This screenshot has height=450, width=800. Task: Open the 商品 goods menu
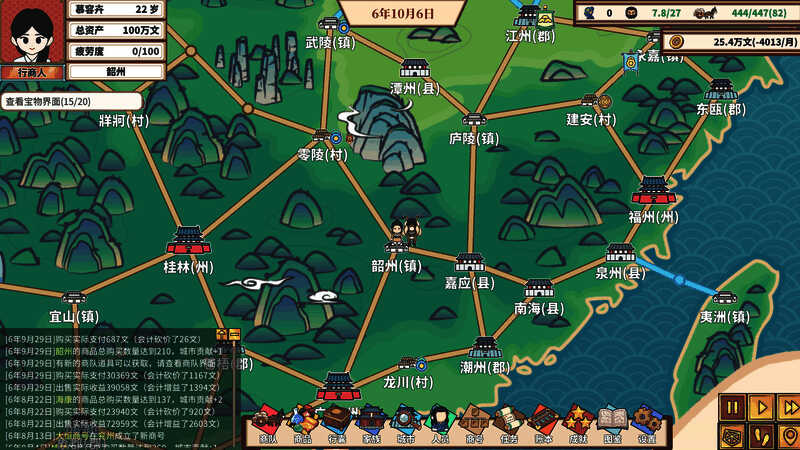click(302, 423)
